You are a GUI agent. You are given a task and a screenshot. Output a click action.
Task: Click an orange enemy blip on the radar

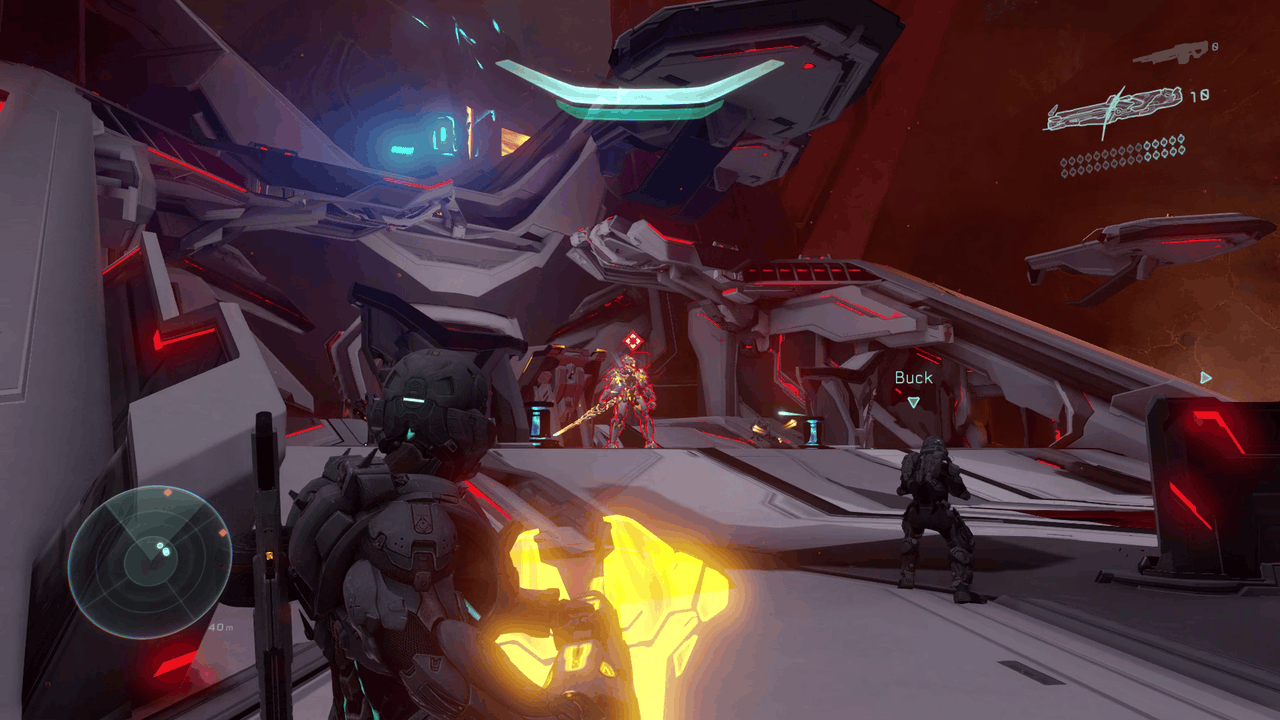click(168, 492)
